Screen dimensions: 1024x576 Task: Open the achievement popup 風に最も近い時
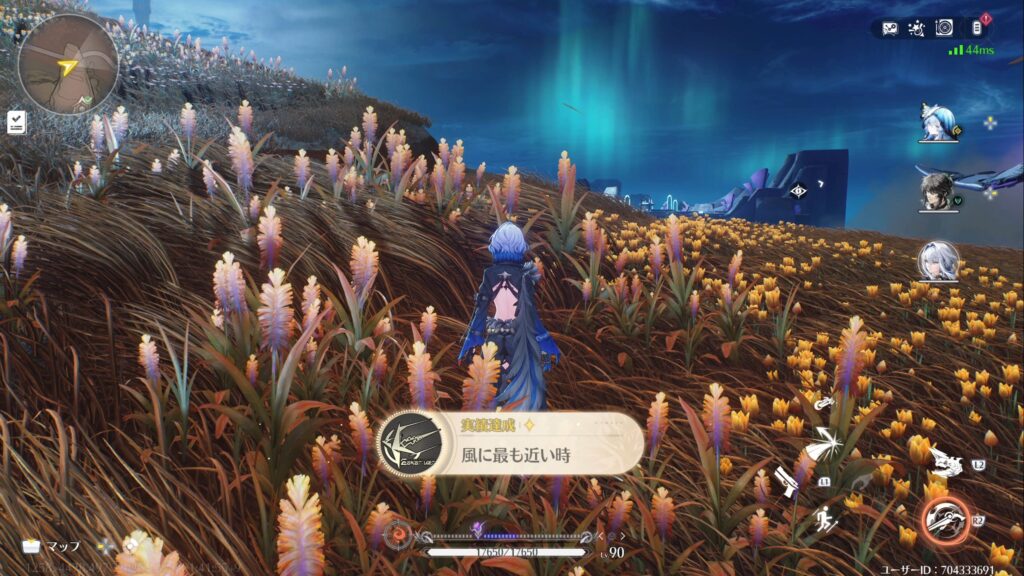(x=511, y=443)
